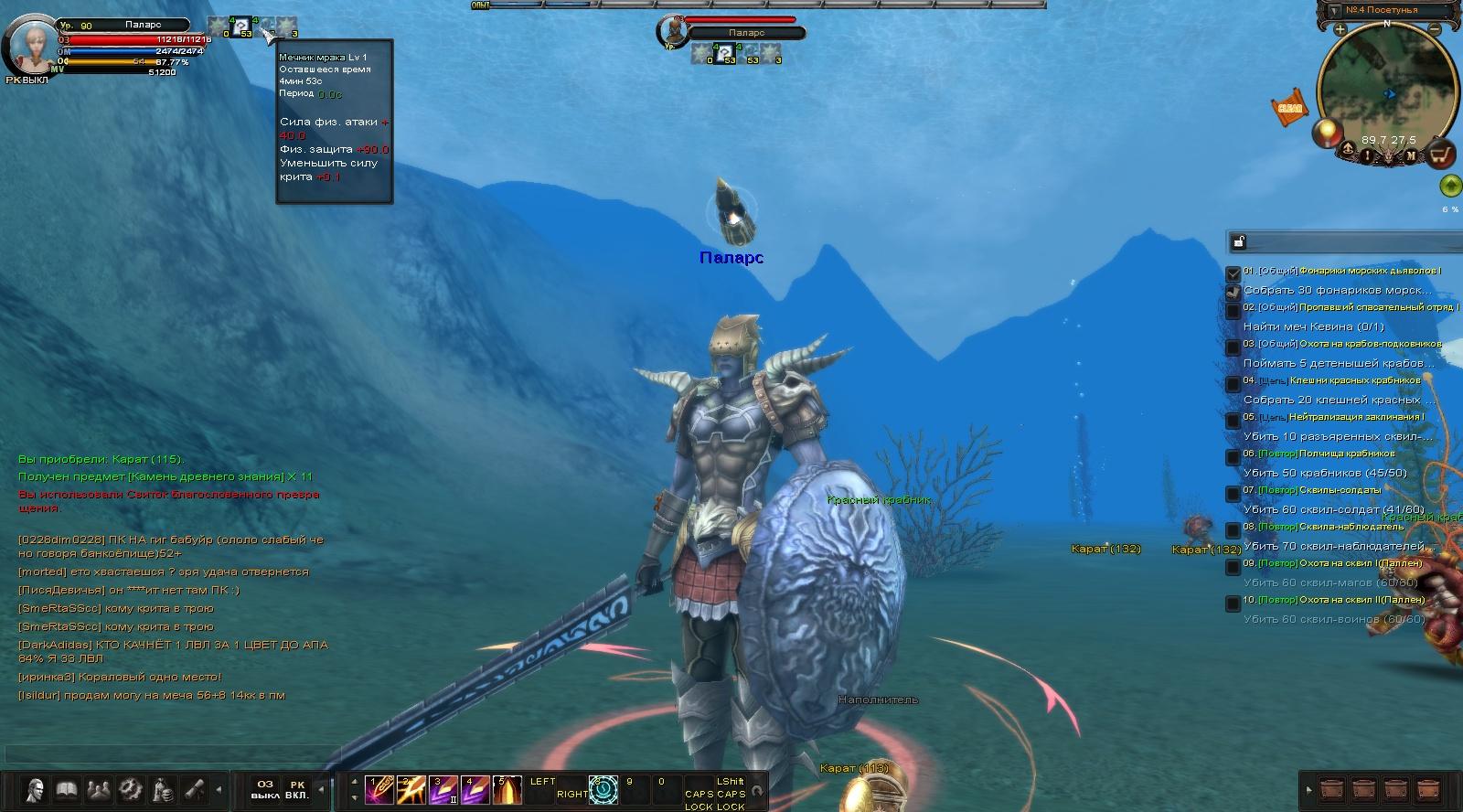Viewport: 1463px width, 812px height.
Task: Toggle the PK ВКЛ. button
Action: [297, 789]
